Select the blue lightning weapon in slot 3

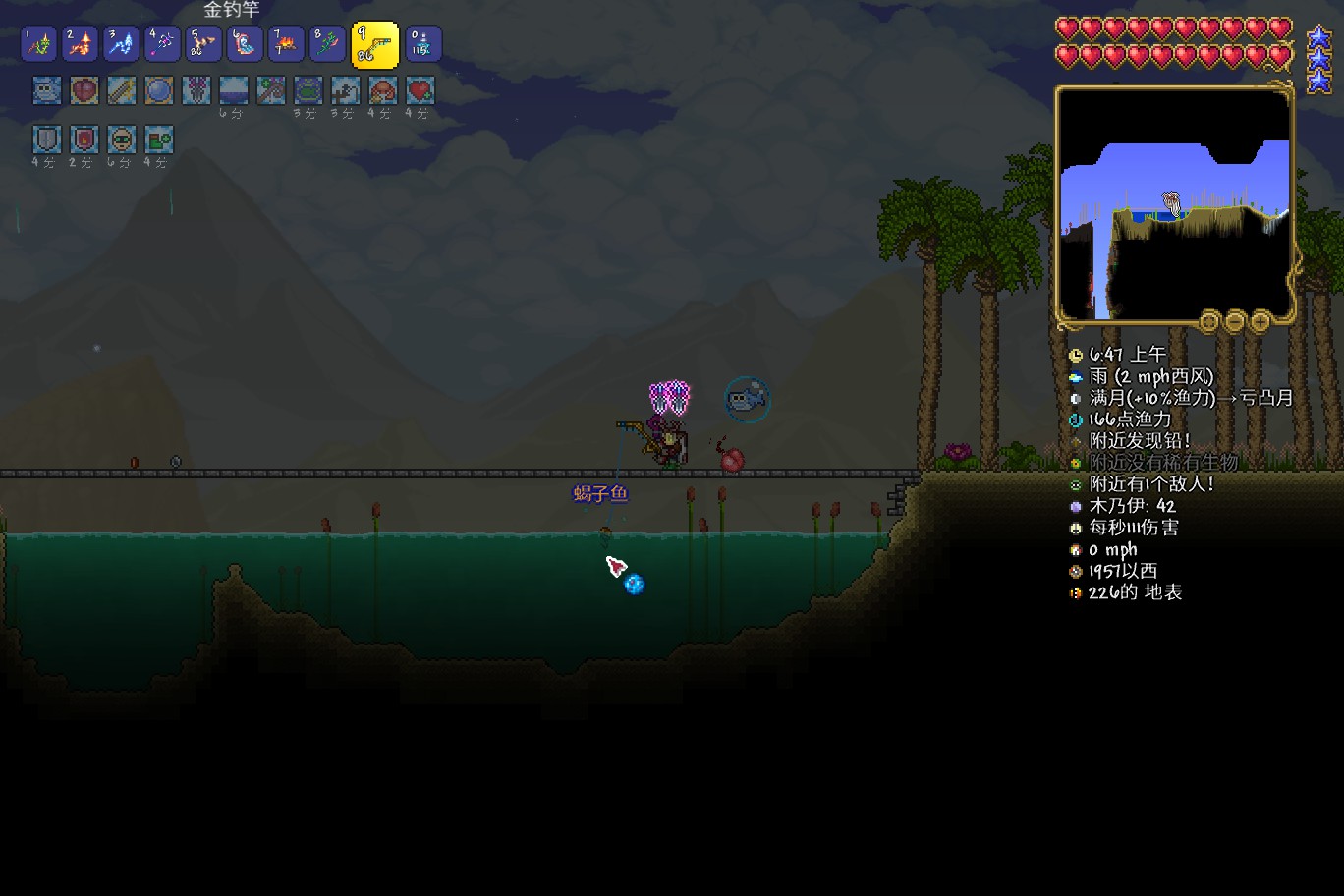121,44
